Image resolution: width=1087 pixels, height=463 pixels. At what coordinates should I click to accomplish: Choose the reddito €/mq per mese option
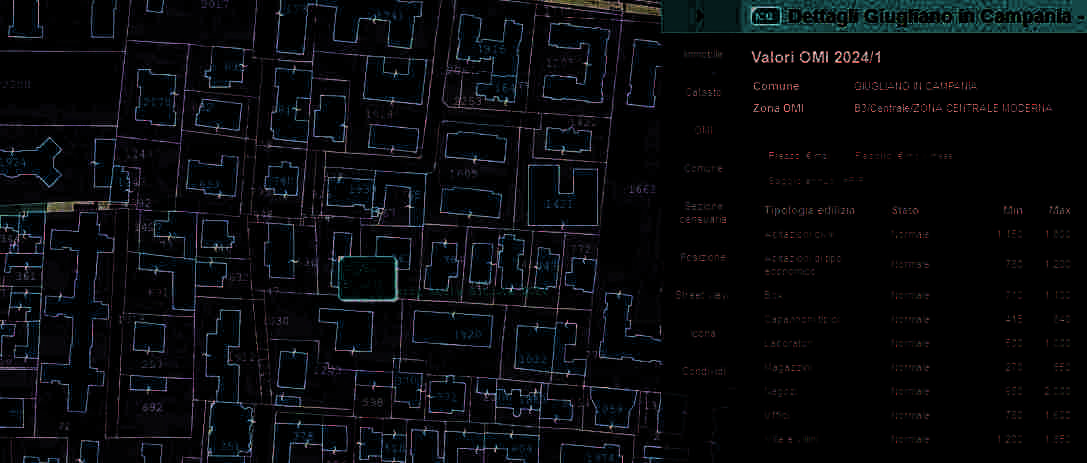(x=903, y=156)
